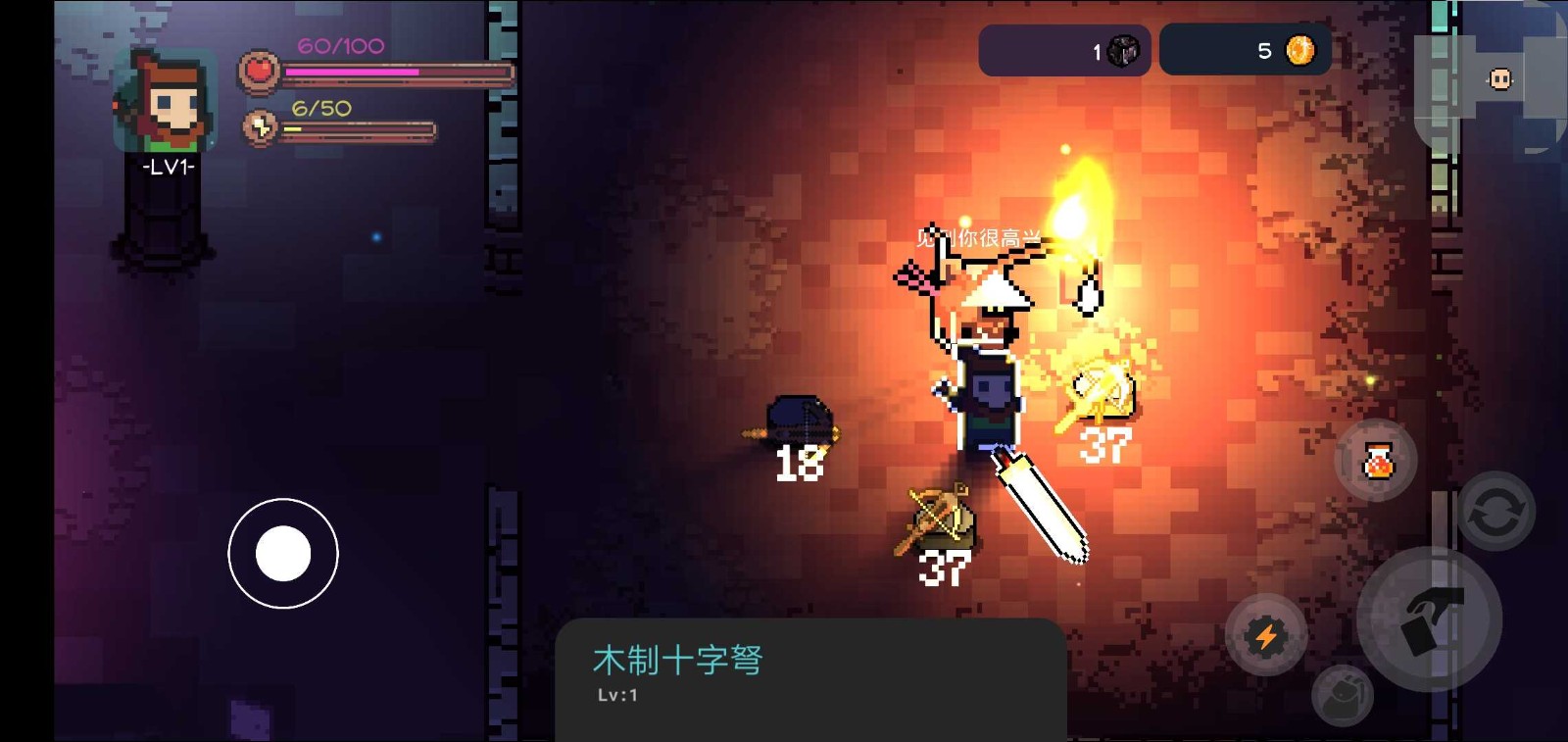Activate the lightning skill gear icon
1568x742 pixels.
click(1268, 637)
